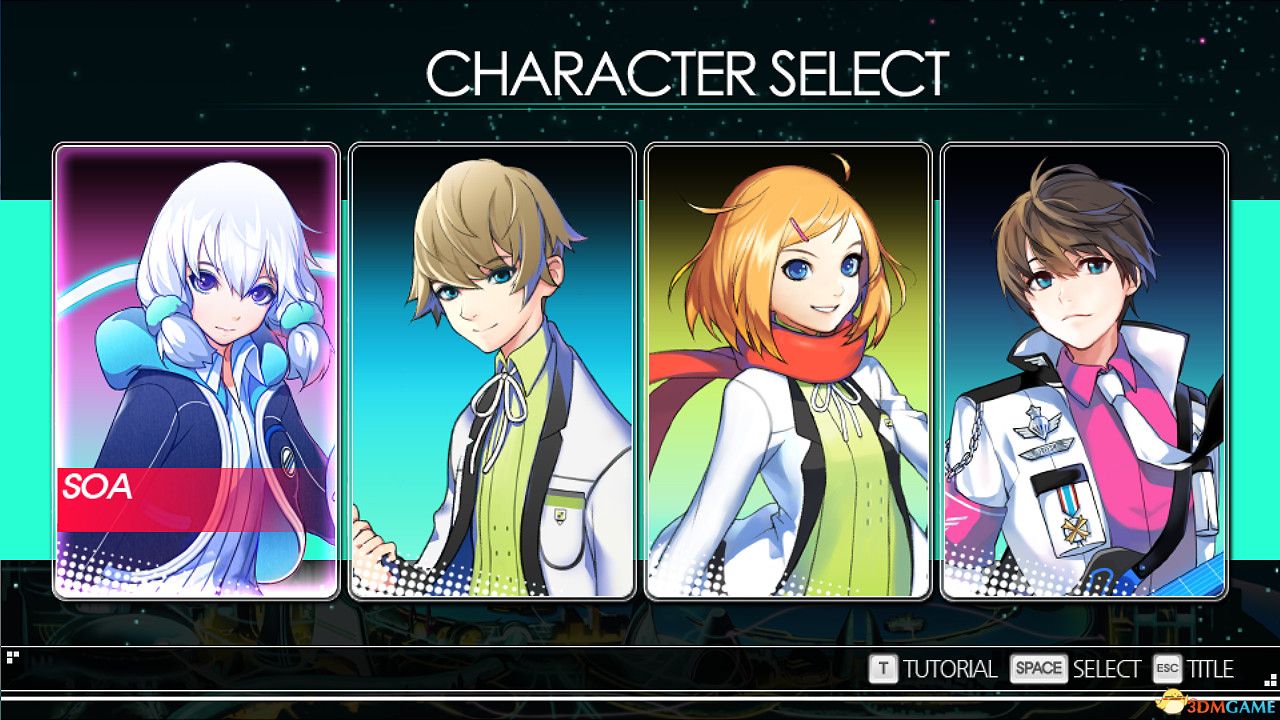Select the brown-haired boy with pink shirt
Image resolution: width=1280 pixels, height=720 pixels.
coord(1084,371)
